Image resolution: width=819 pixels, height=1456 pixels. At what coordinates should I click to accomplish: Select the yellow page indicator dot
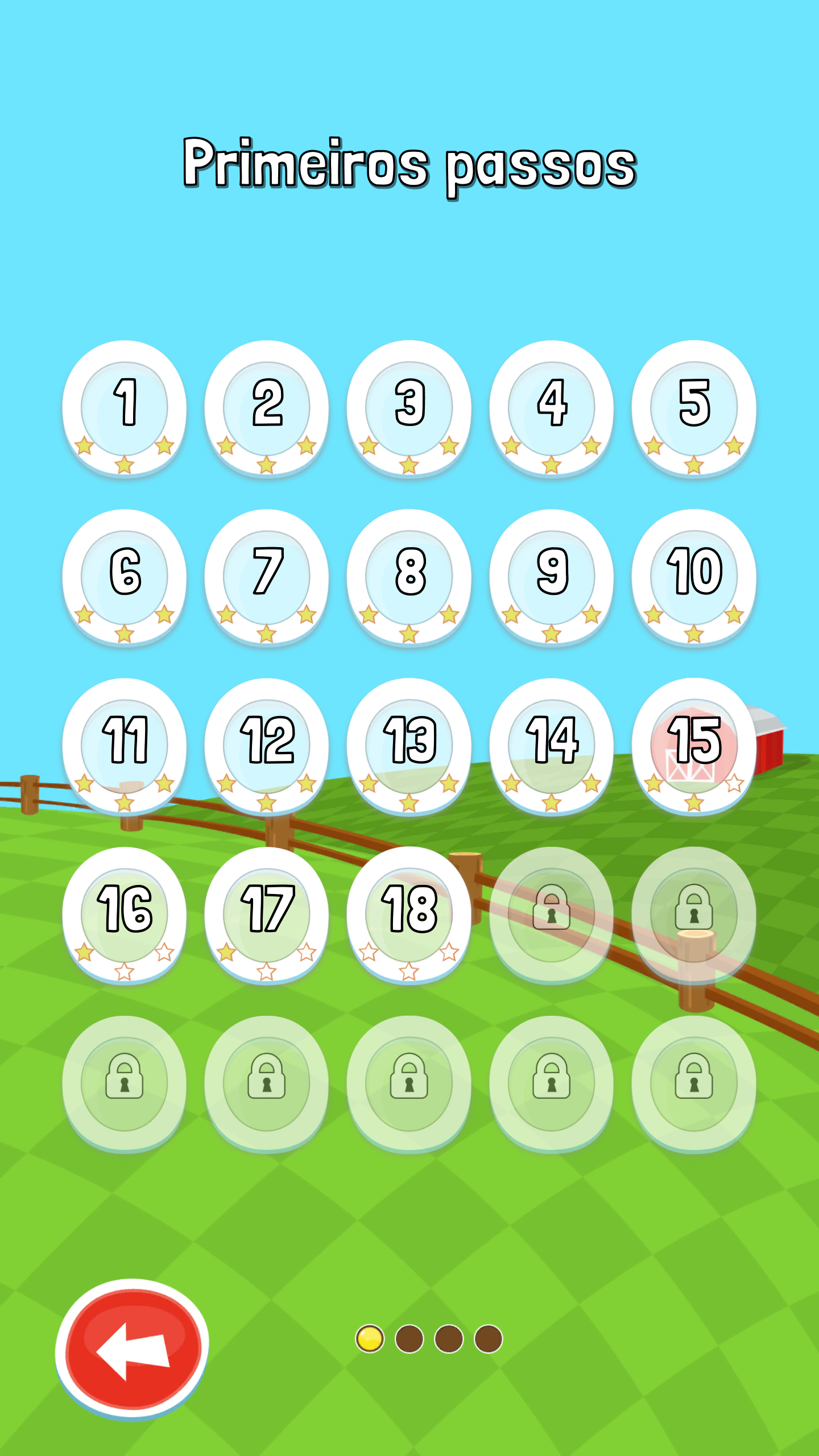[x=370, y=1338]
